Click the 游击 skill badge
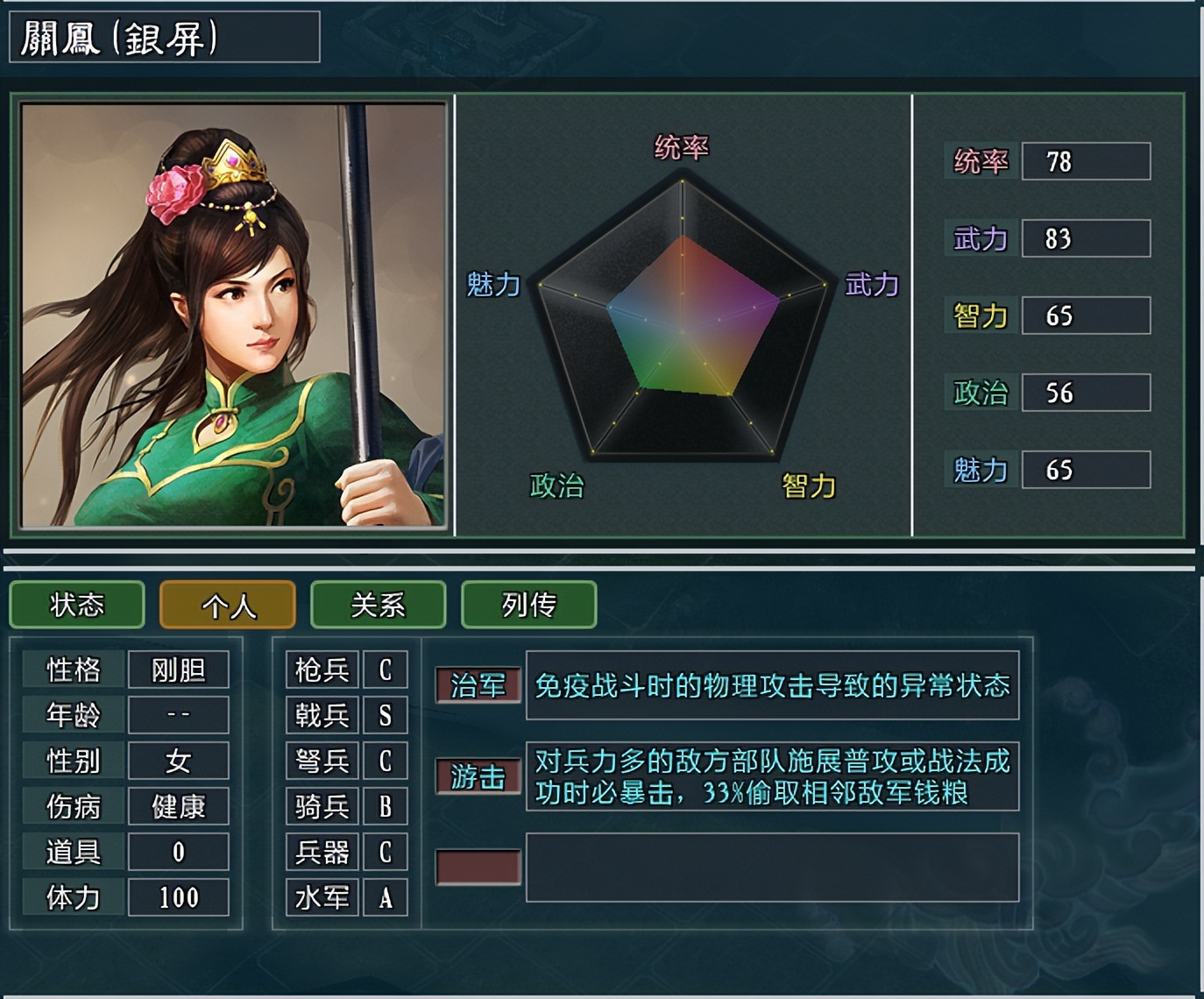The image size is (1204, 999). (x=478, y=776)
